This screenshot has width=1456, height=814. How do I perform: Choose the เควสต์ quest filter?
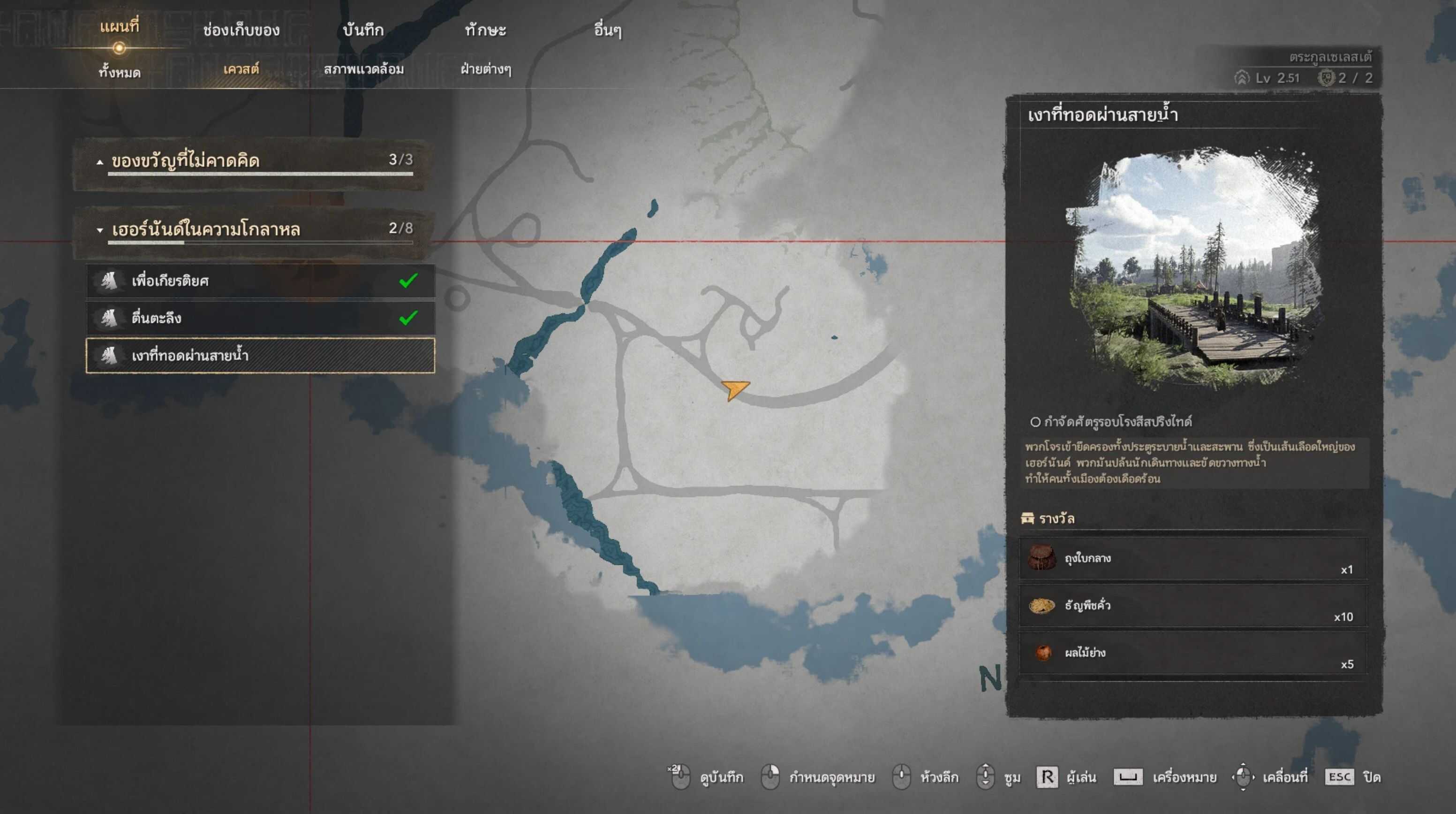(x=241, y=69)
